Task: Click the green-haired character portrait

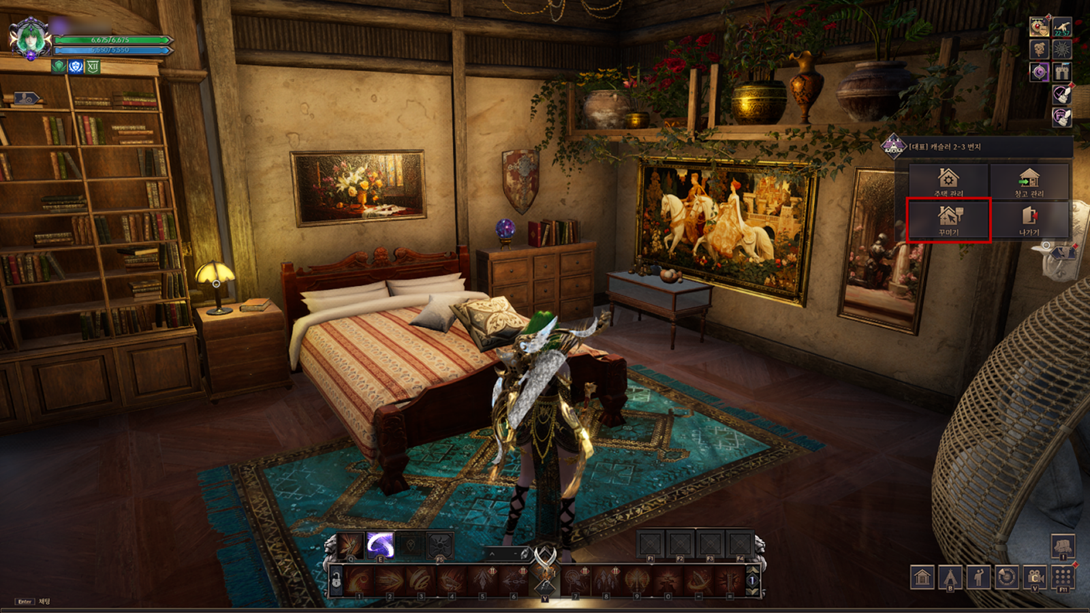Action: [29, 38]
